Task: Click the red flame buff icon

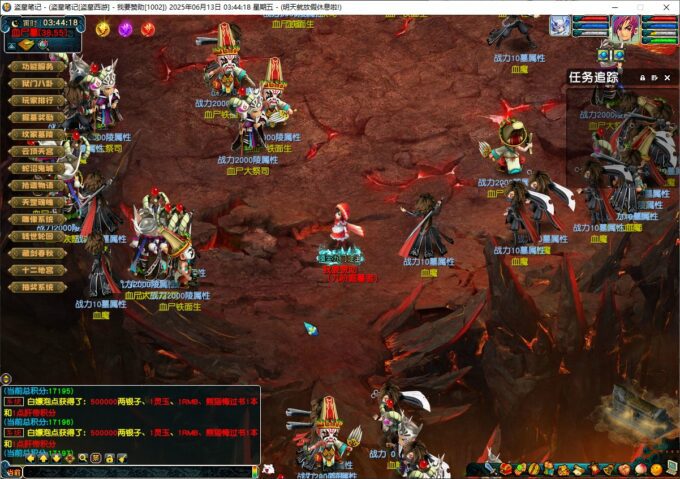Action: (x=148, y=29)
